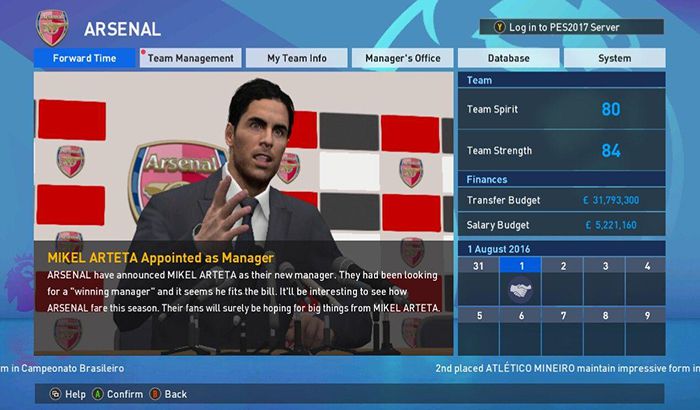Choose calendar day 9
The width and height of the screenshot is (700, 410).
(645, 330)
